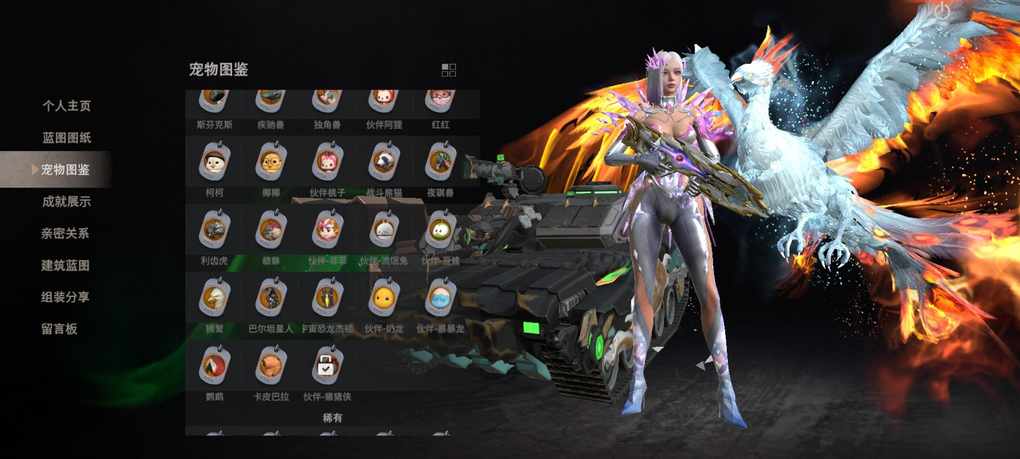This screenshot has width=1020, height=459.
Task: Open the 建筑蓝图 menu entry
Action: pyautogui.click(x=66, y=266)
